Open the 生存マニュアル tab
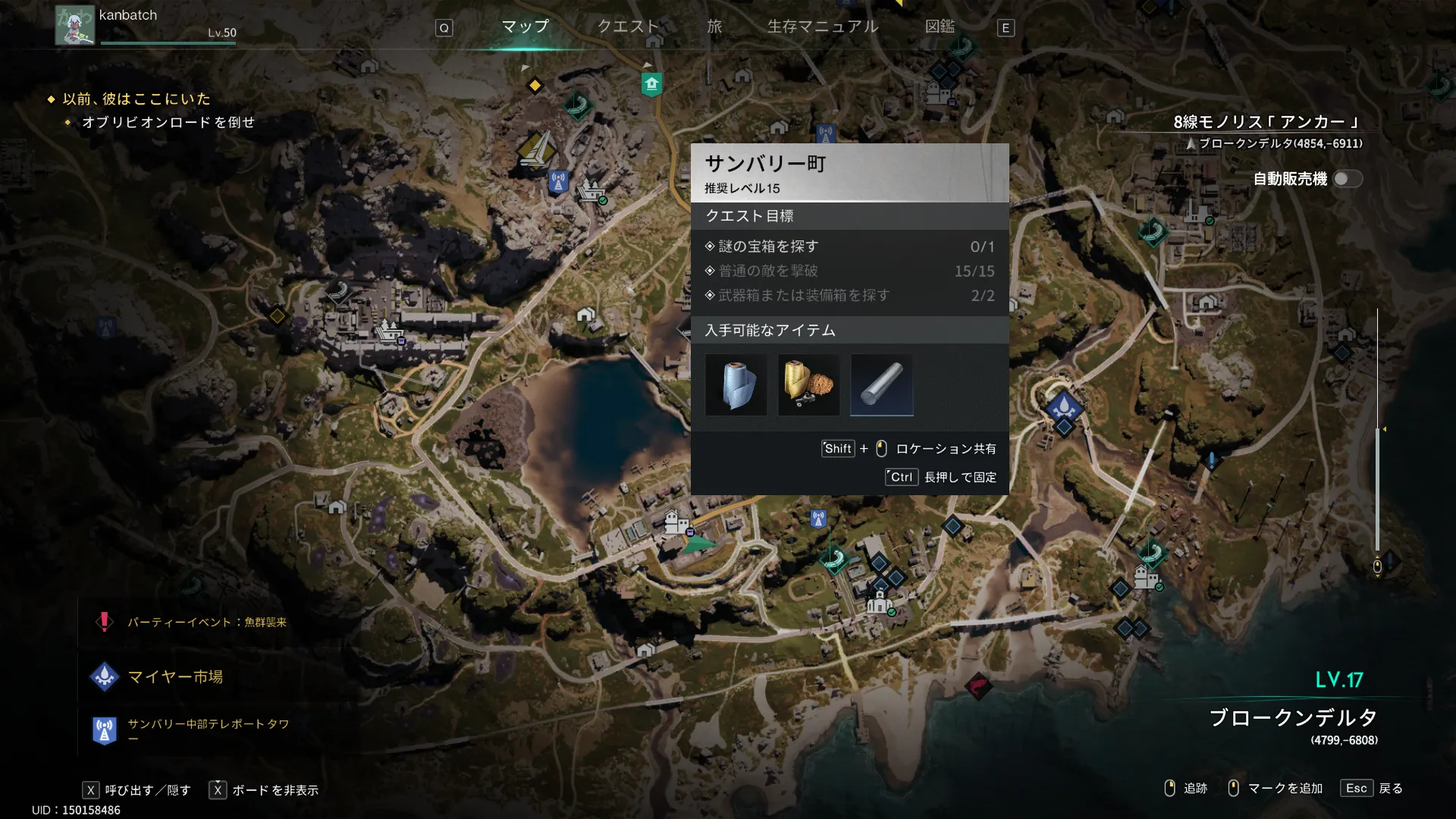The height and width of the screenshot is (819, 1456). 823,27
